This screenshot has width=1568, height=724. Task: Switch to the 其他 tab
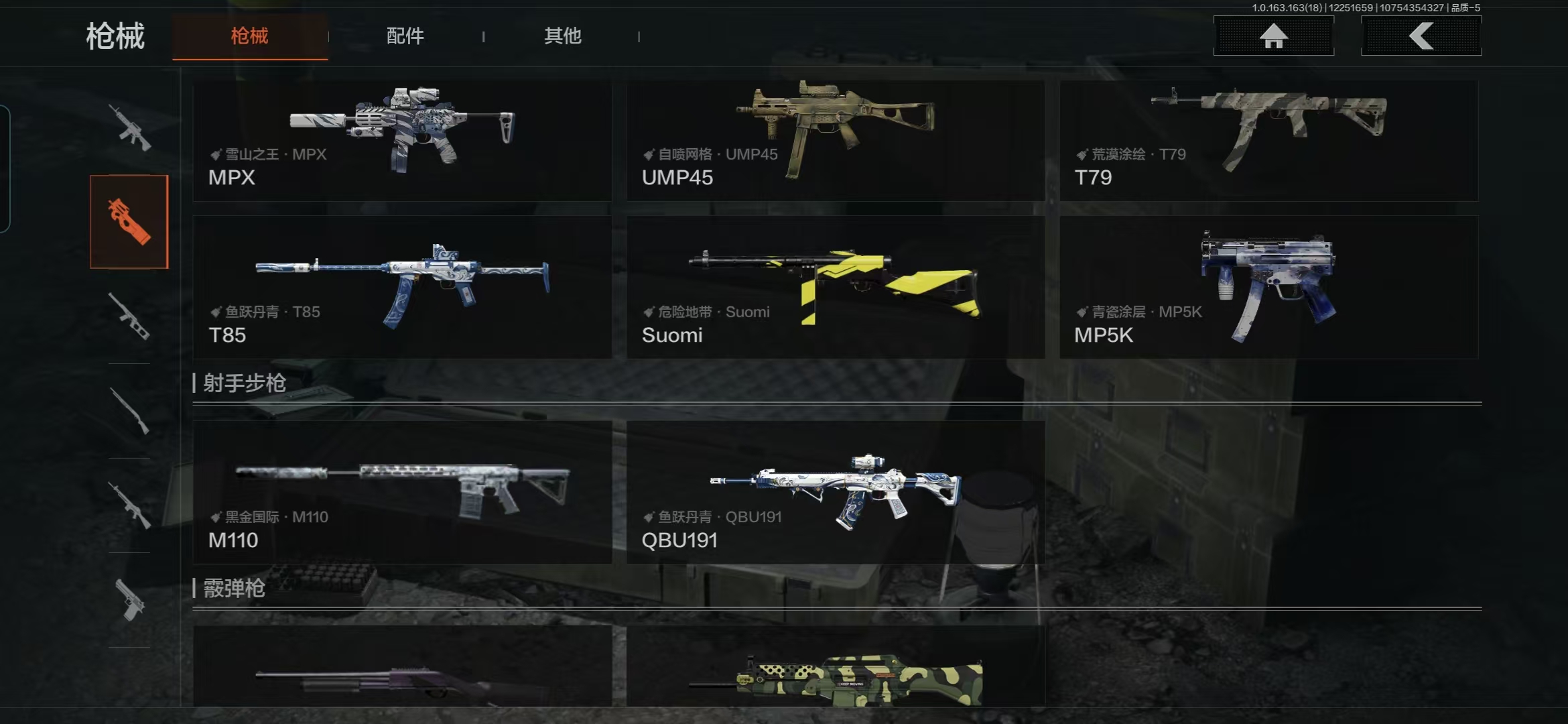click(x=562, y=36)
